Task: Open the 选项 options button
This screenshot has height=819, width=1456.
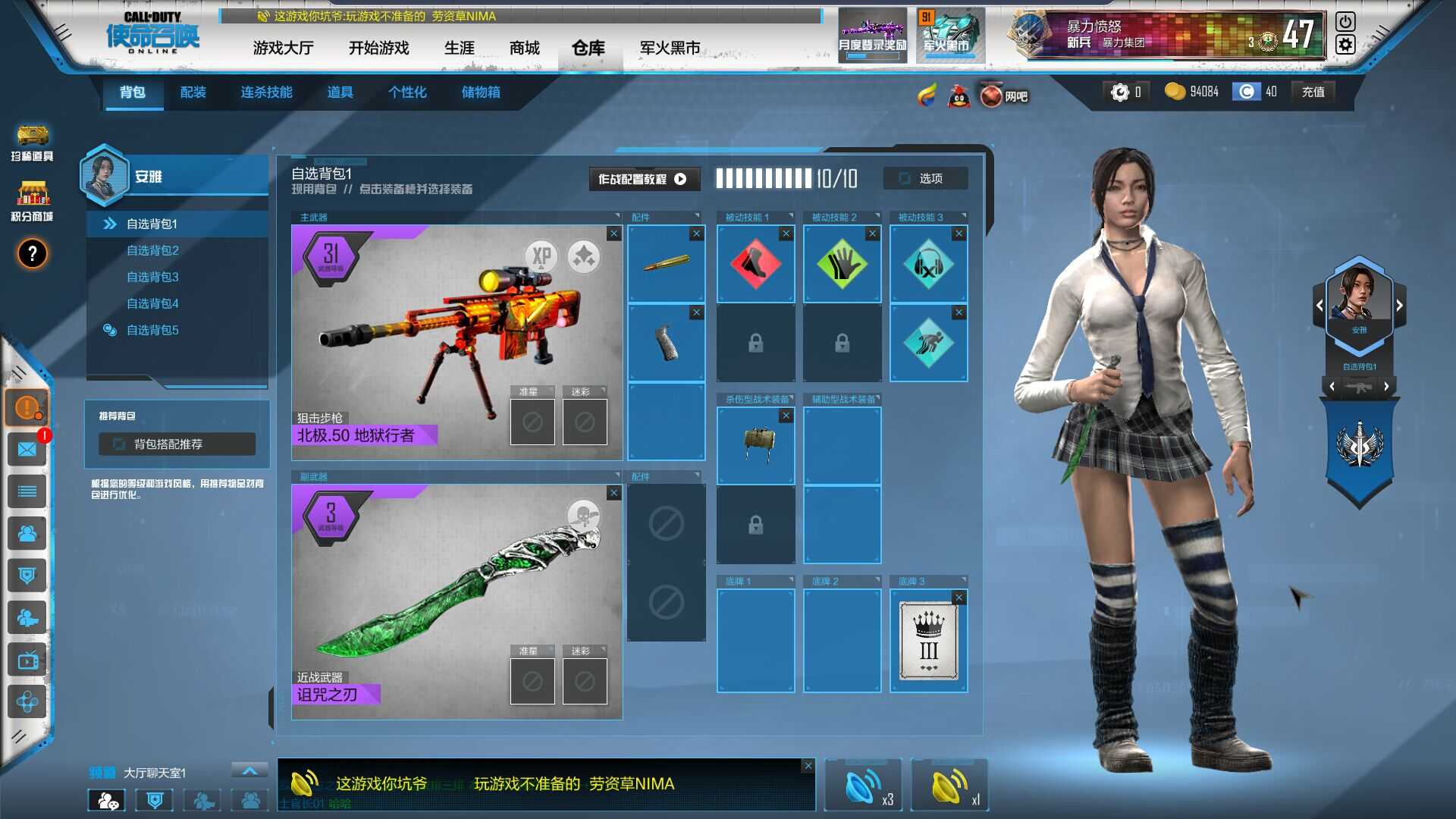Action: [x=925, y=178]
